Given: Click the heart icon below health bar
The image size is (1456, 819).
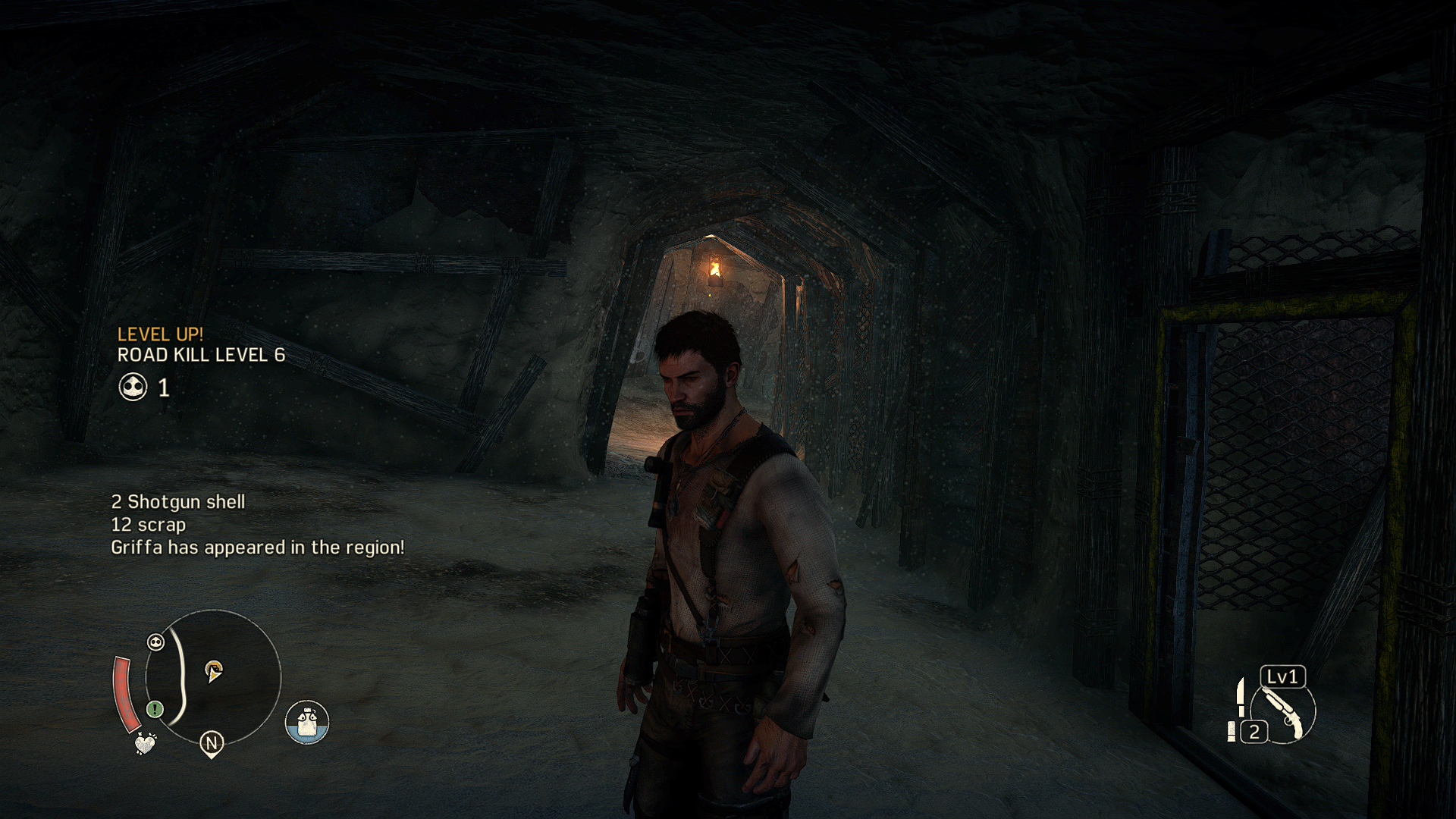Looking at the screenshot, I should click(x=144, y=743).
